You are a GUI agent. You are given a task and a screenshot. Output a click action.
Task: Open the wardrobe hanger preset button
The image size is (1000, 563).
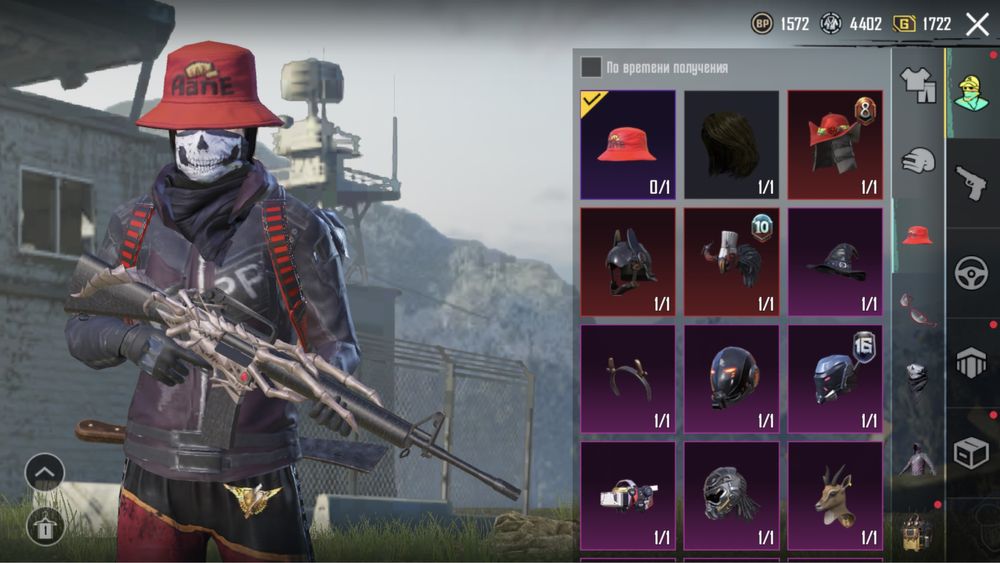(x=44, y=525)
